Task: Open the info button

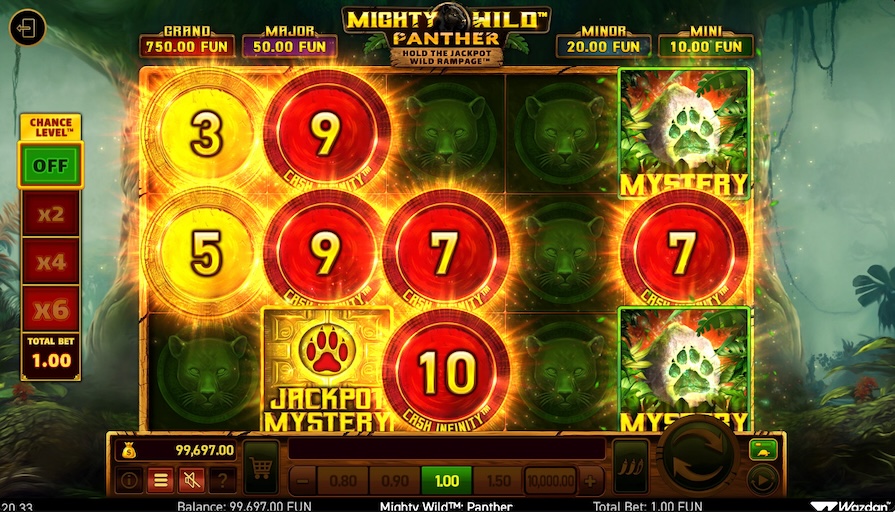Action: [130, 481]
